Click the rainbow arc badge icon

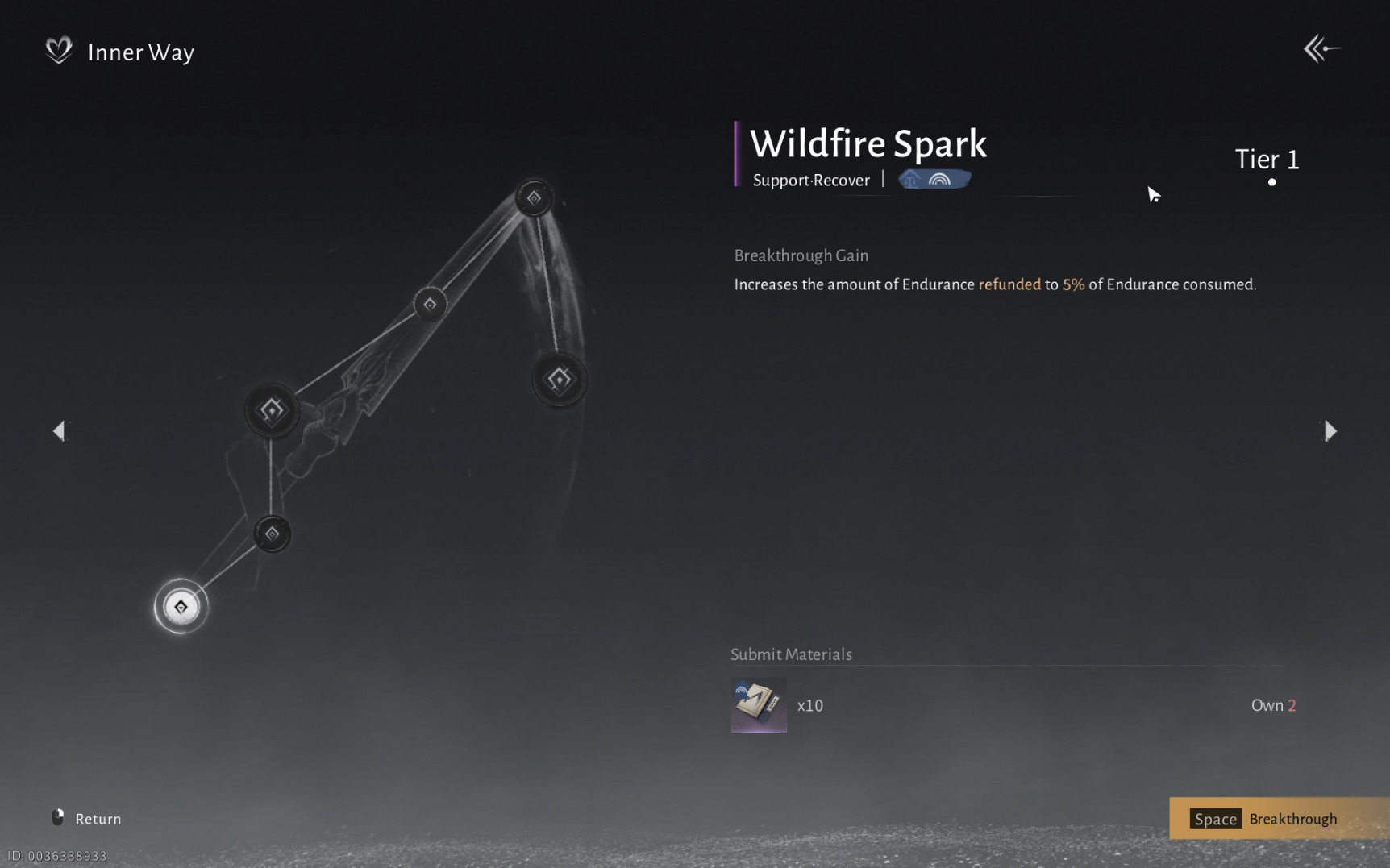tap(939, 179)
